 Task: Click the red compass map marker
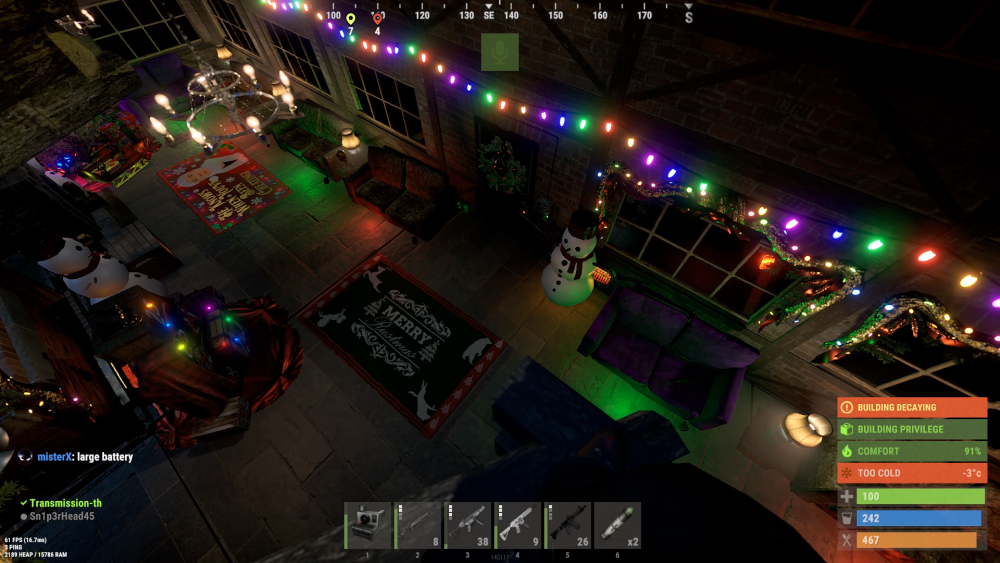[377, 18]
